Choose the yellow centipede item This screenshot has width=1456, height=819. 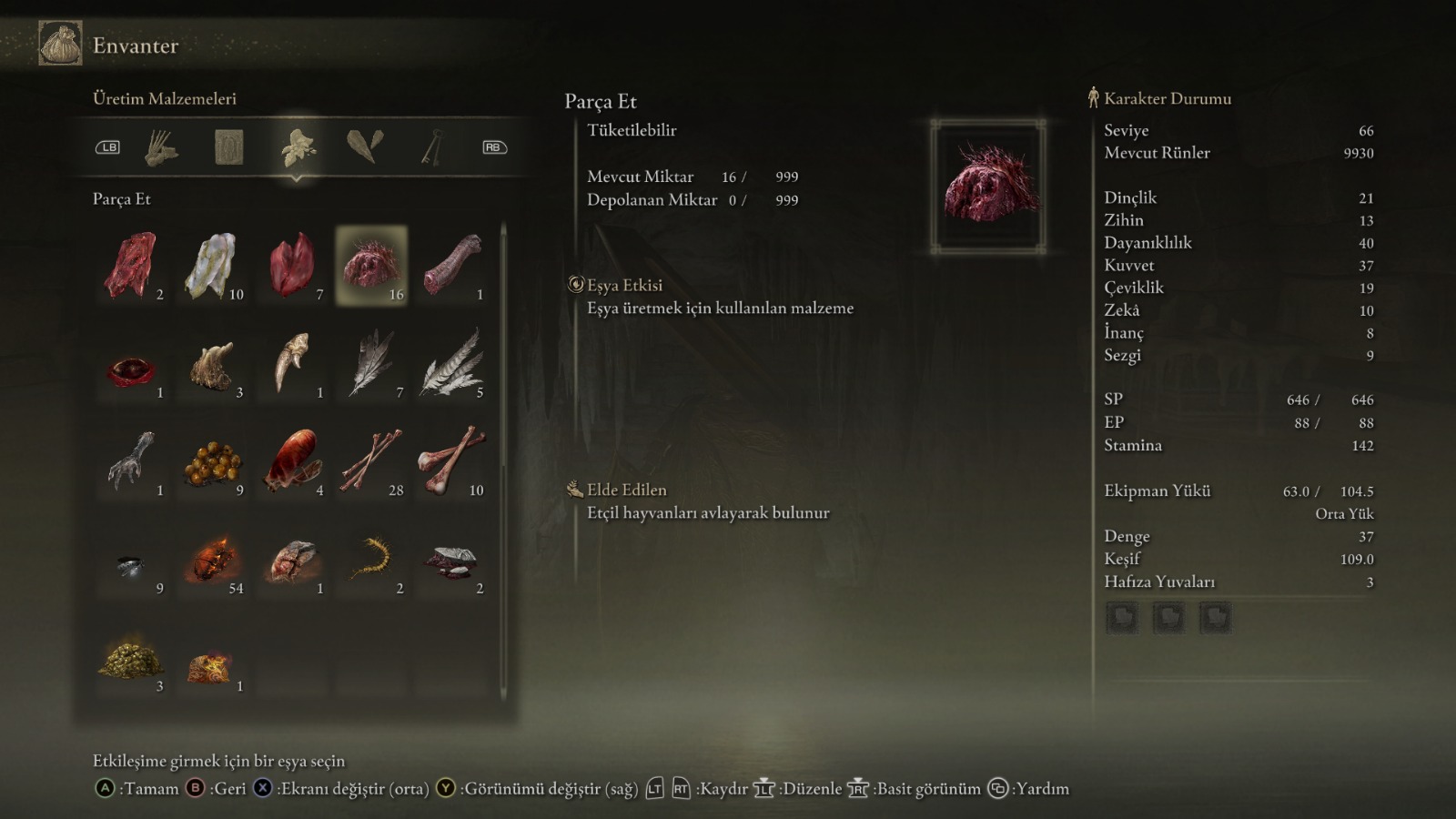click(371, 560)
